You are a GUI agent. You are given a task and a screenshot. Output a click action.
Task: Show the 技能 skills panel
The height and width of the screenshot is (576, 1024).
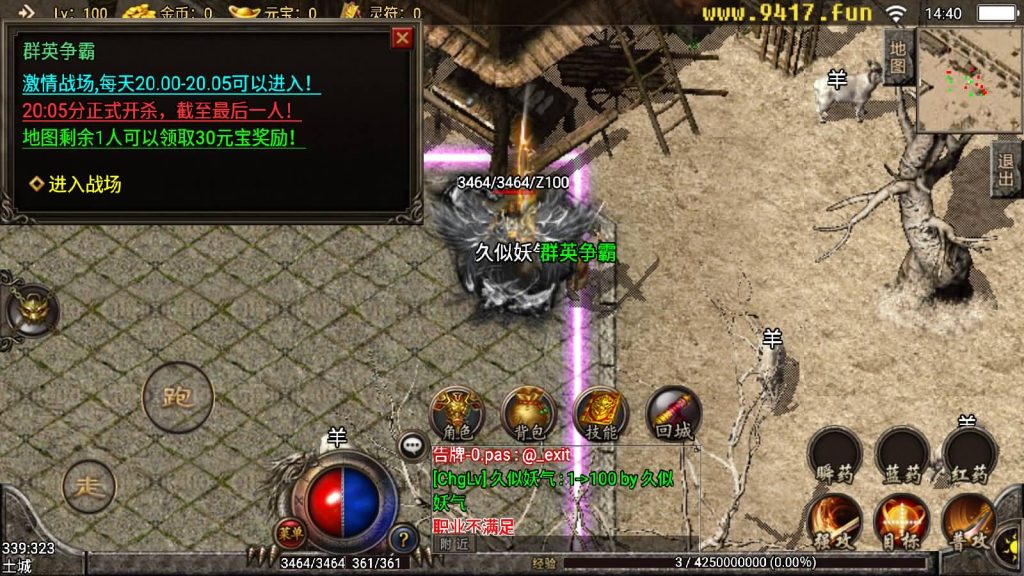tap(601, 413)
